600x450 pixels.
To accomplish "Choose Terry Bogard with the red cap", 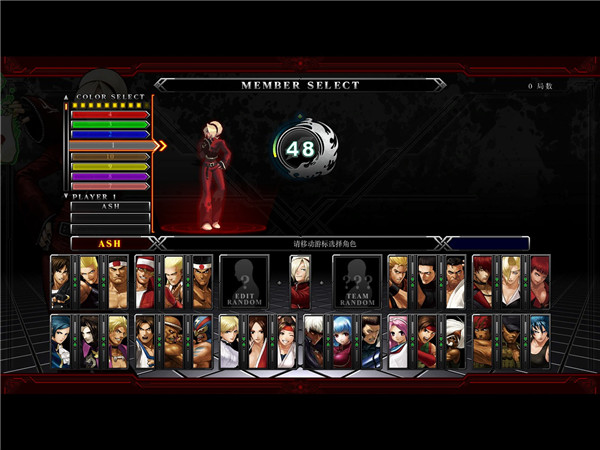I will (x=145, y=281).
